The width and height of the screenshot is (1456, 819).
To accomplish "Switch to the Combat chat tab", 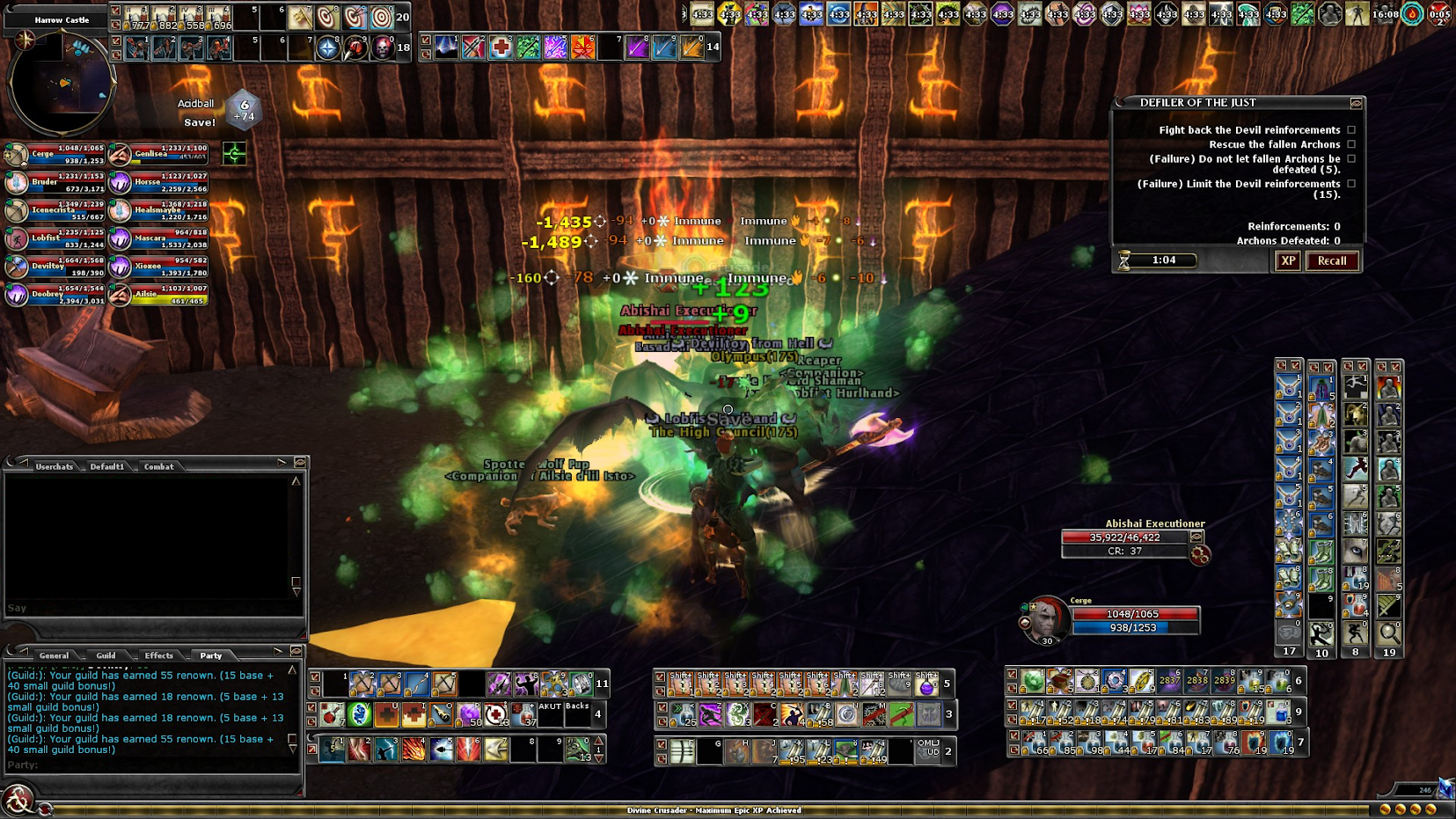I will 158,466.
